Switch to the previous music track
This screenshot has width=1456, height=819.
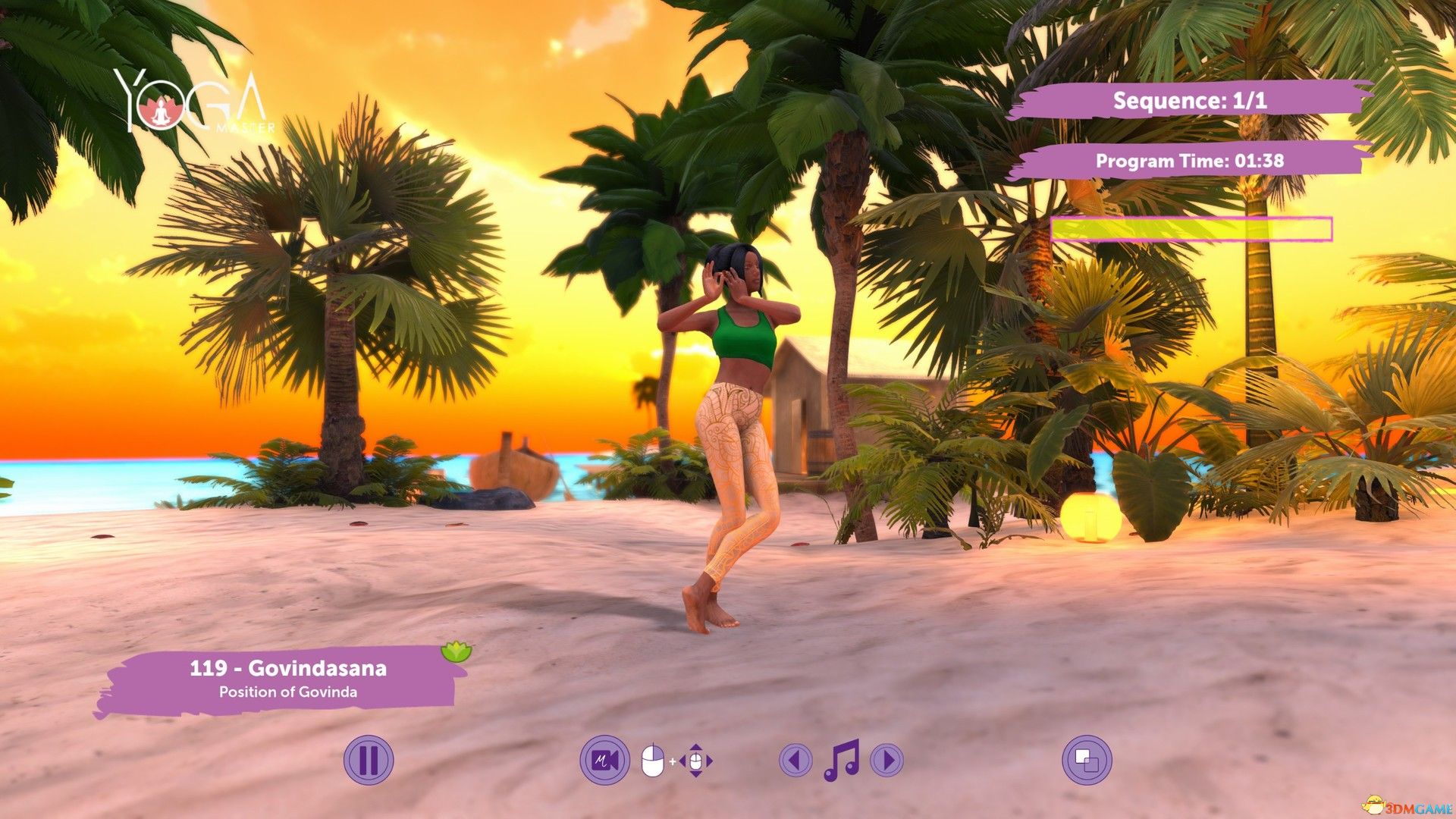click(x=795, y=760)
